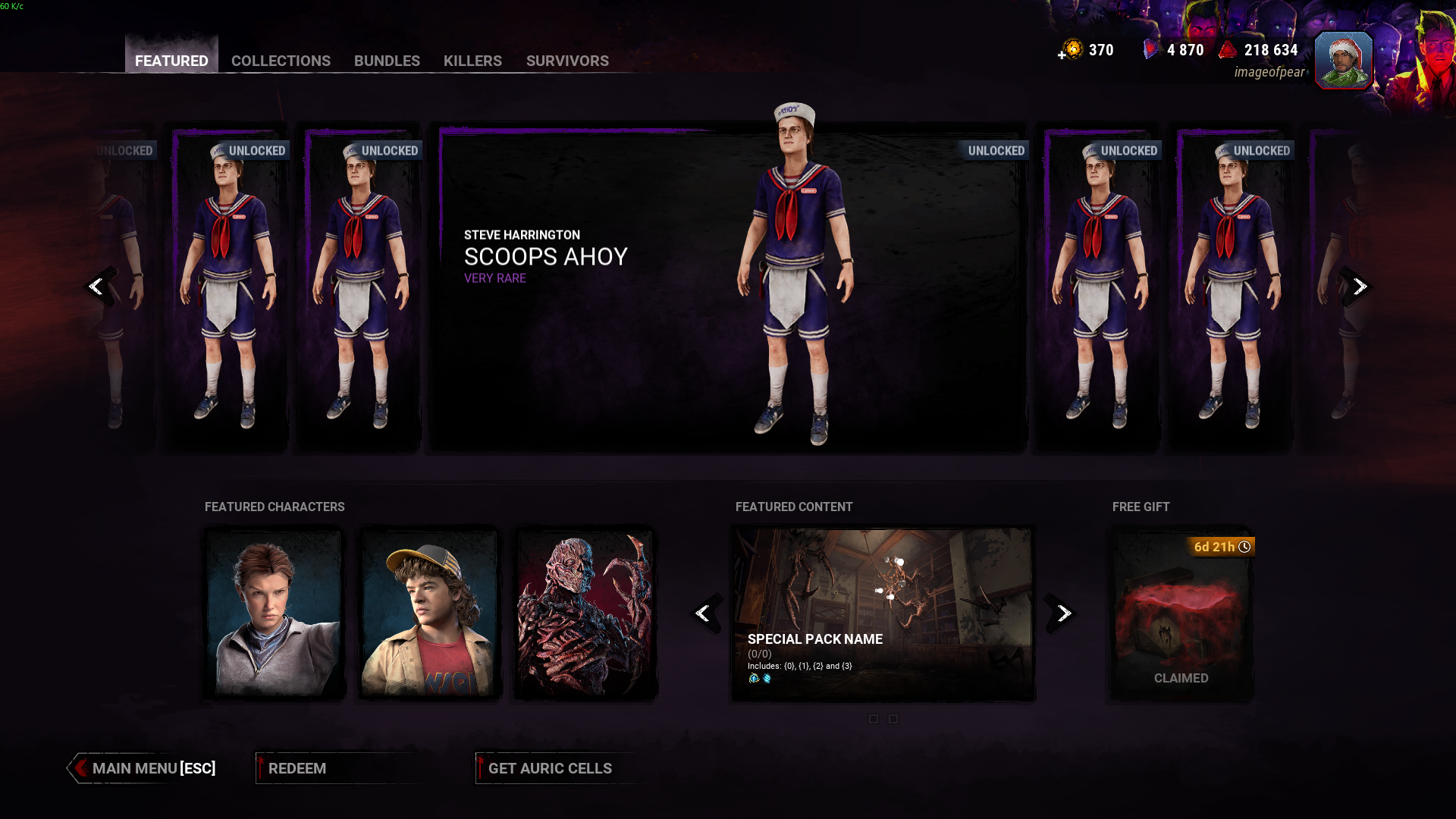Switch to the Featured tab
The height and width of the screenshot is (819, 1456).
tap(171, 60)
